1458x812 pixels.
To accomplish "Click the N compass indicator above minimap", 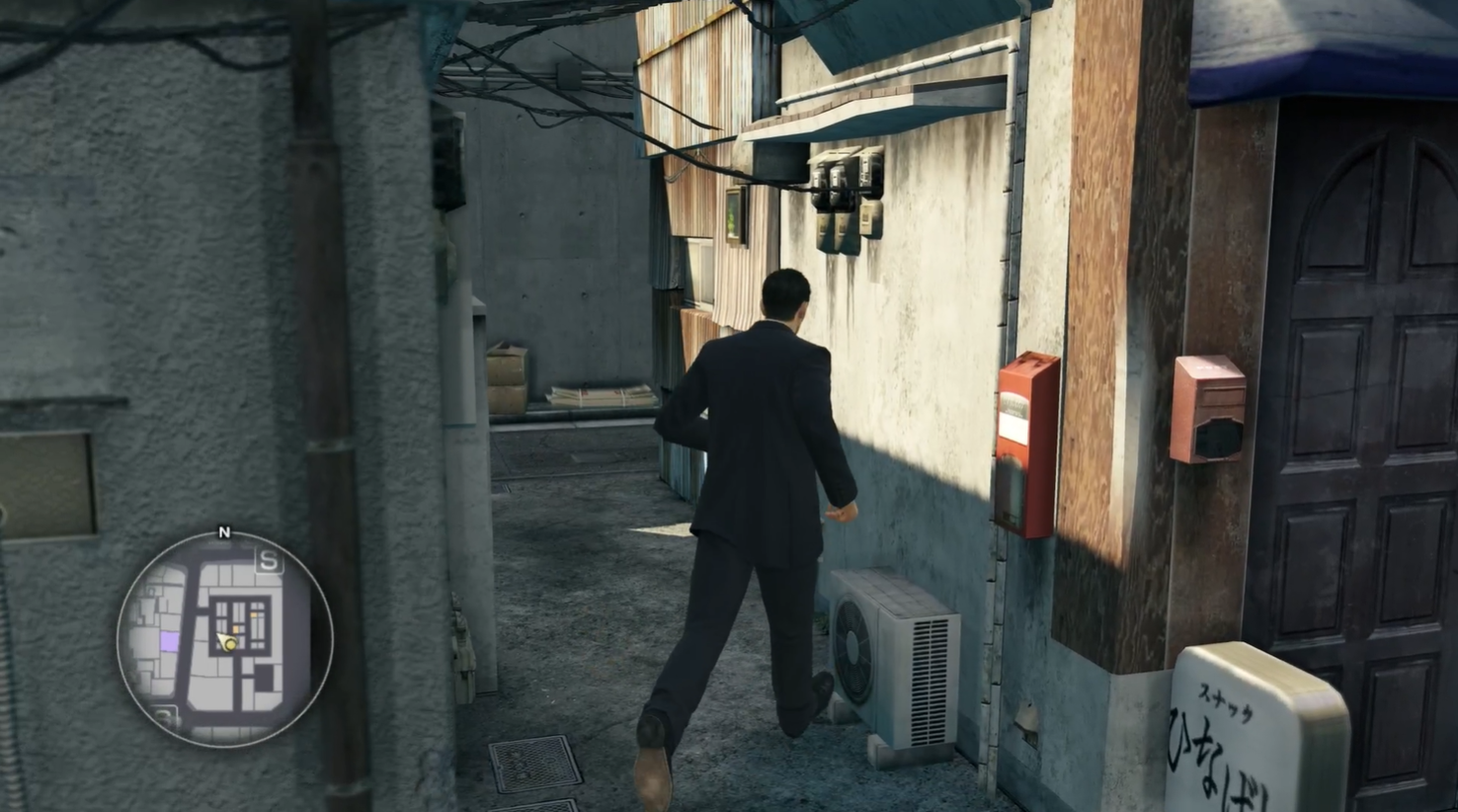I will pyautogui.click(x=224, y=532).
